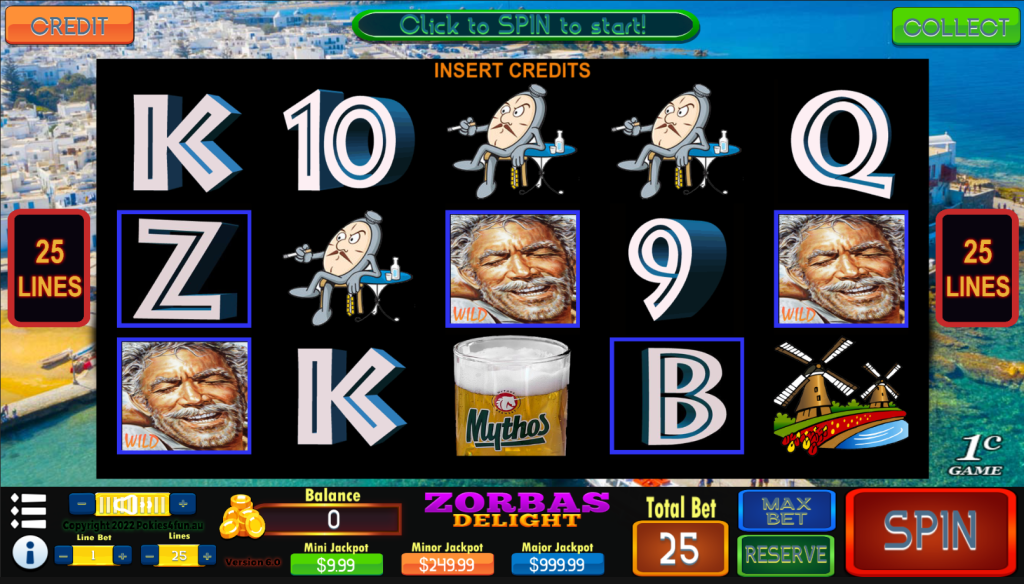1024x584 pixels.
Task: Add credits with the CREDIT button
Action: [69, 25]
